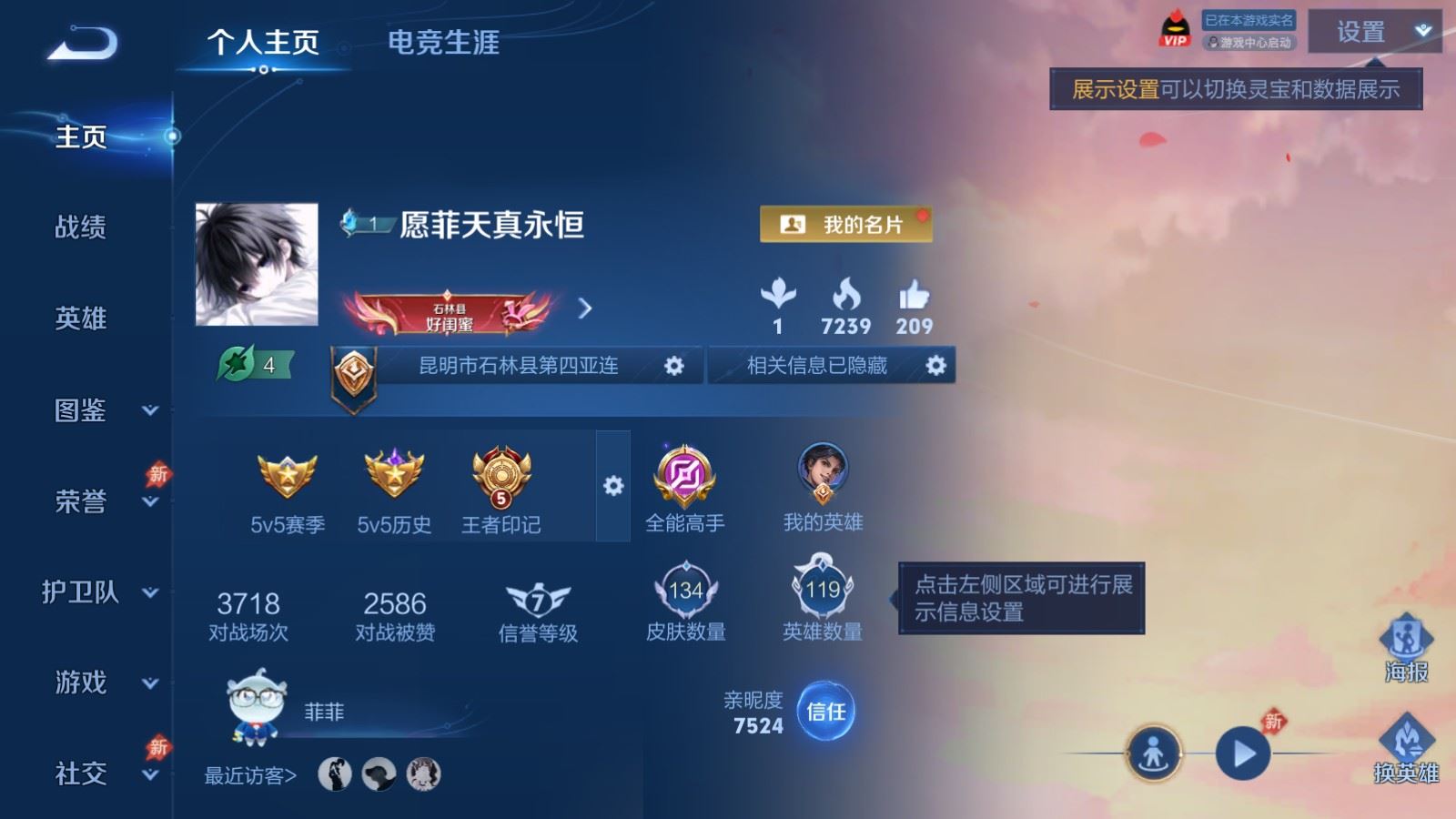Open 战绩 in the left sidebar
This screenshot has height=819, width=1456.
(77, 228)
